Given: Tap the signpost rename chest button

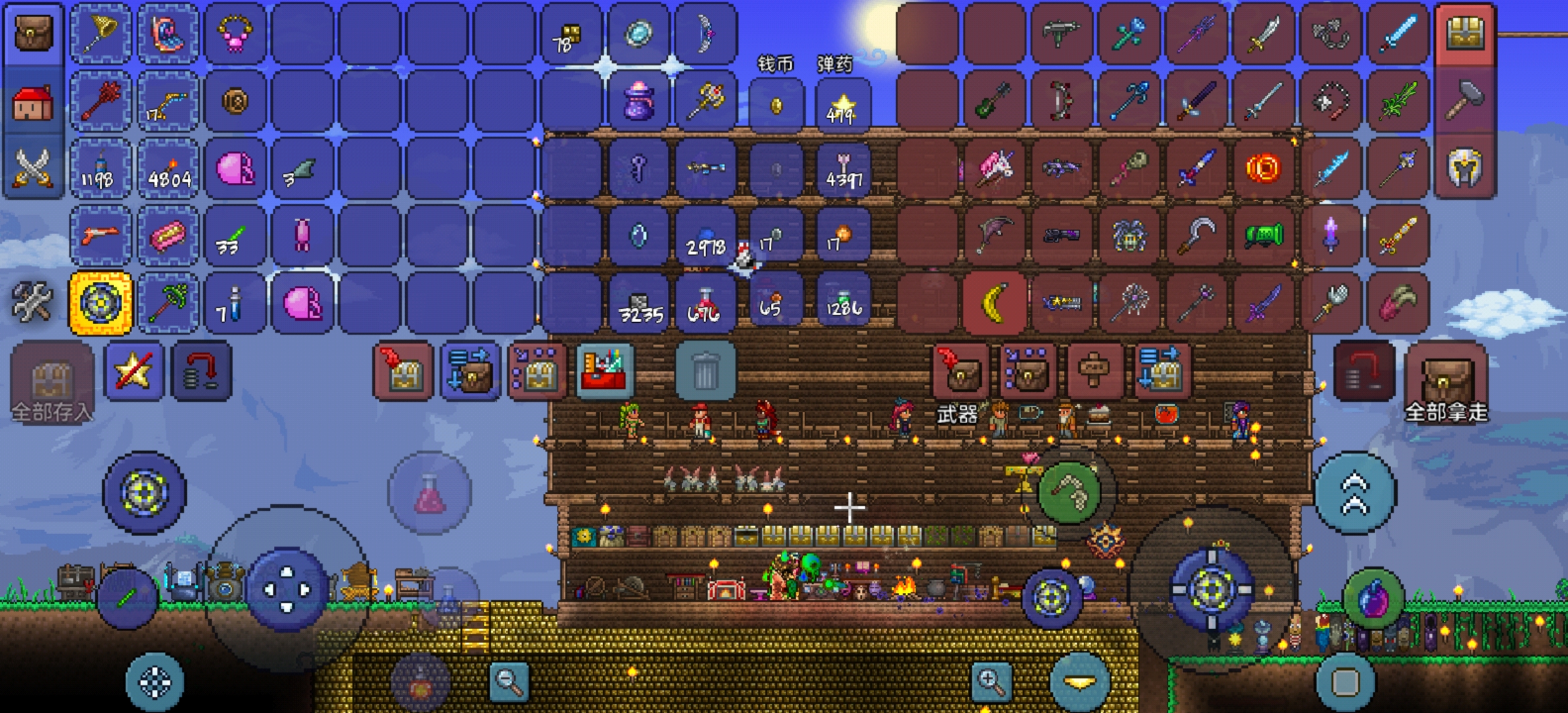Looking at the screenshot, I should tap(1094, 371).
